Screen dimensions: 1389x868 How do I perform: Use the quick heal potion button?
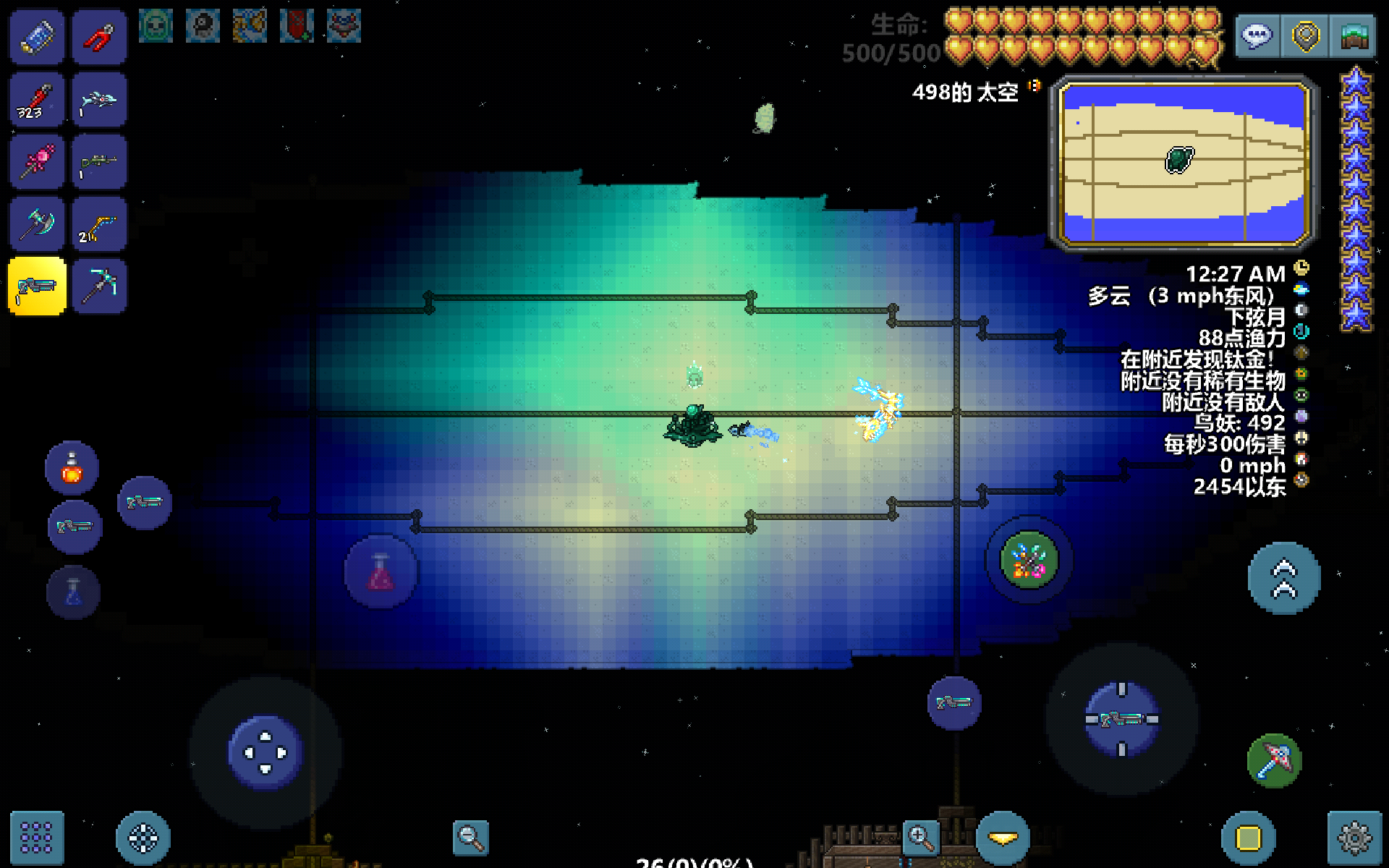click(72, 468)
